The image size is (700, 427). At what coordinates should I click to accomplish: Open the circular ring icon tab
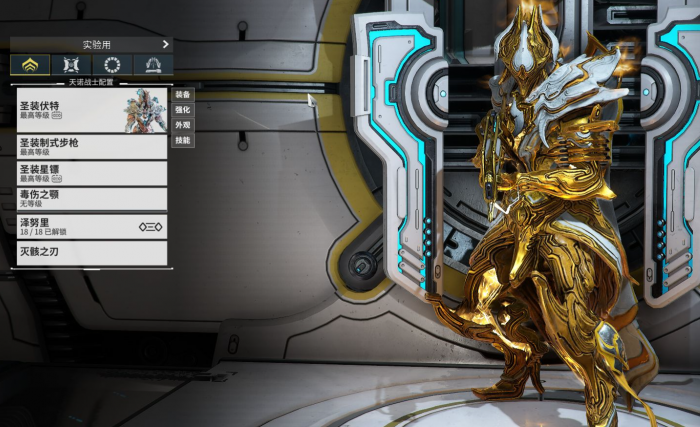(x=112, y=65)
